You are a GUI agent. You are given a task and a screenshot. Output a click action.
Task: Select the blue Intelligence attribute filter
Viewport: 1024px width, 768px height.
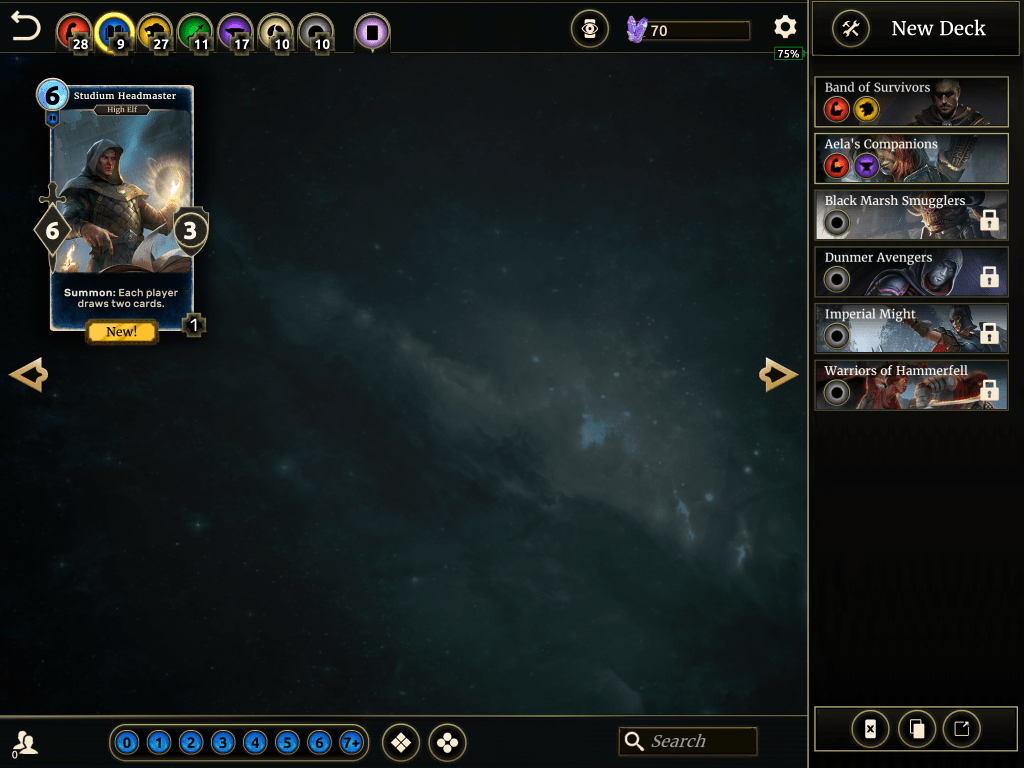(x=114, y=32)
